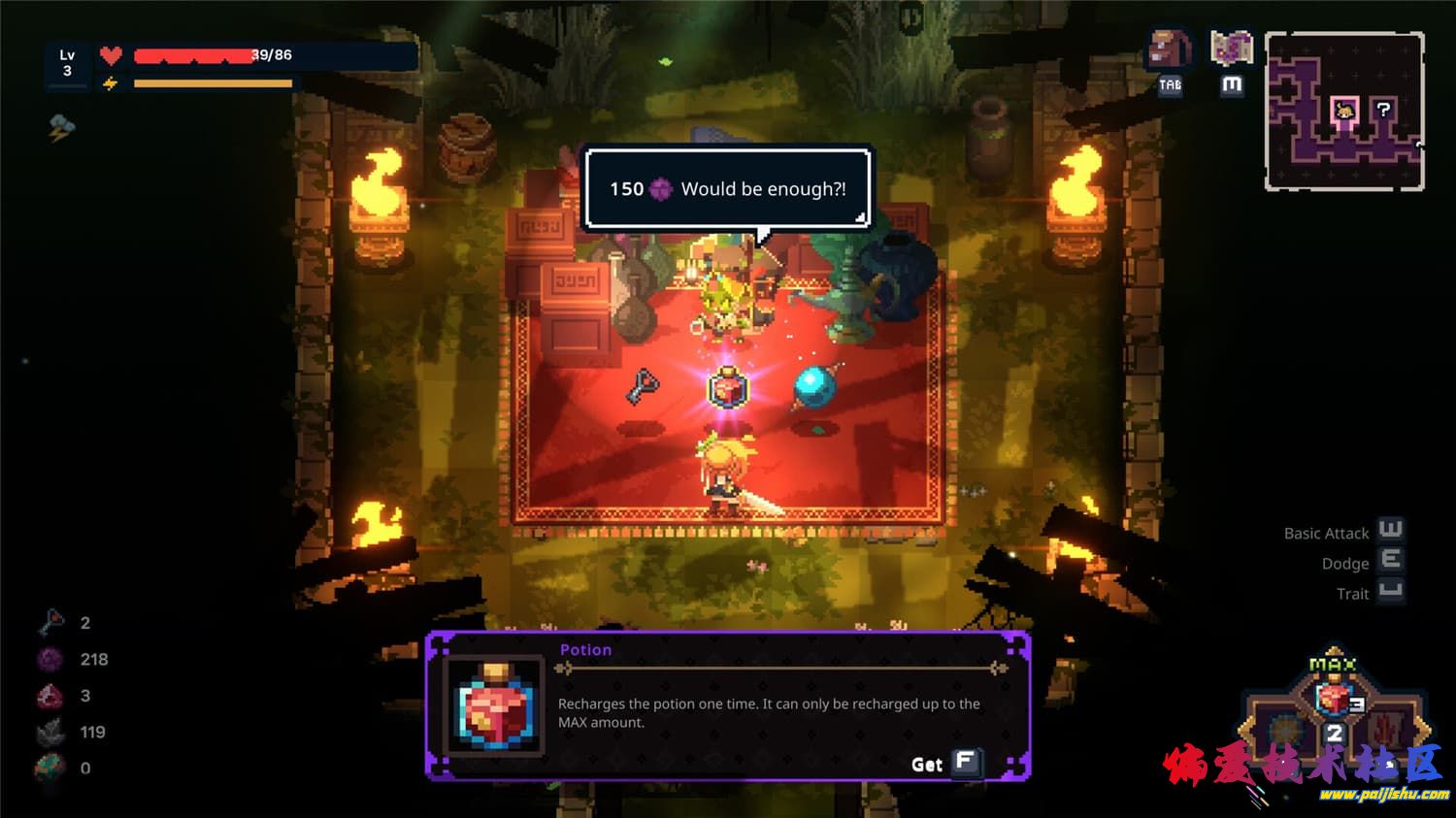This screenshot has width=1456, height=818.
Task: Select the unexplored question mark room on minimap
Action: [x=1384, y=110]
